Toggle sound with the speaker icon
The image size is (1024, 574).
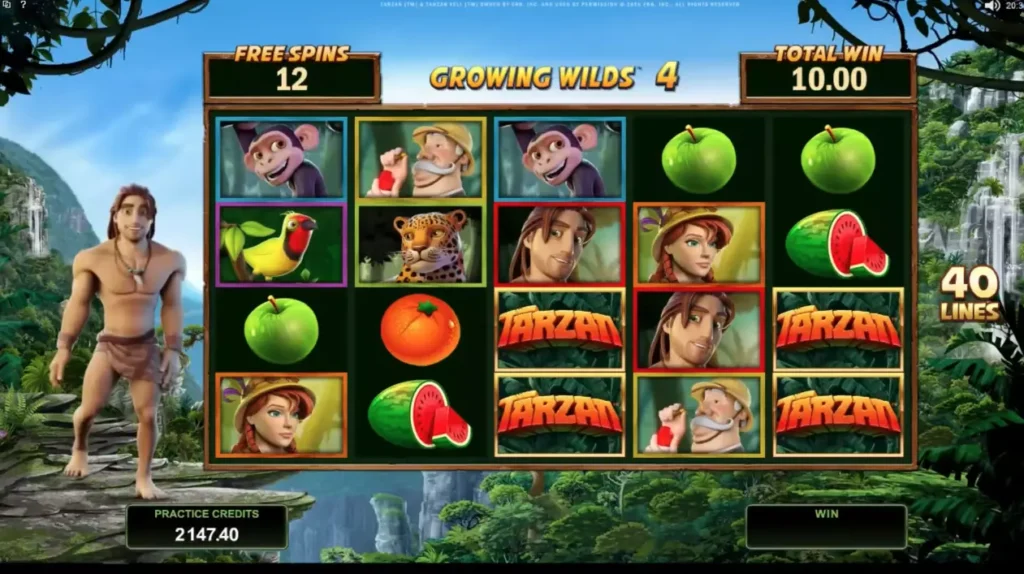pos(991,5)
